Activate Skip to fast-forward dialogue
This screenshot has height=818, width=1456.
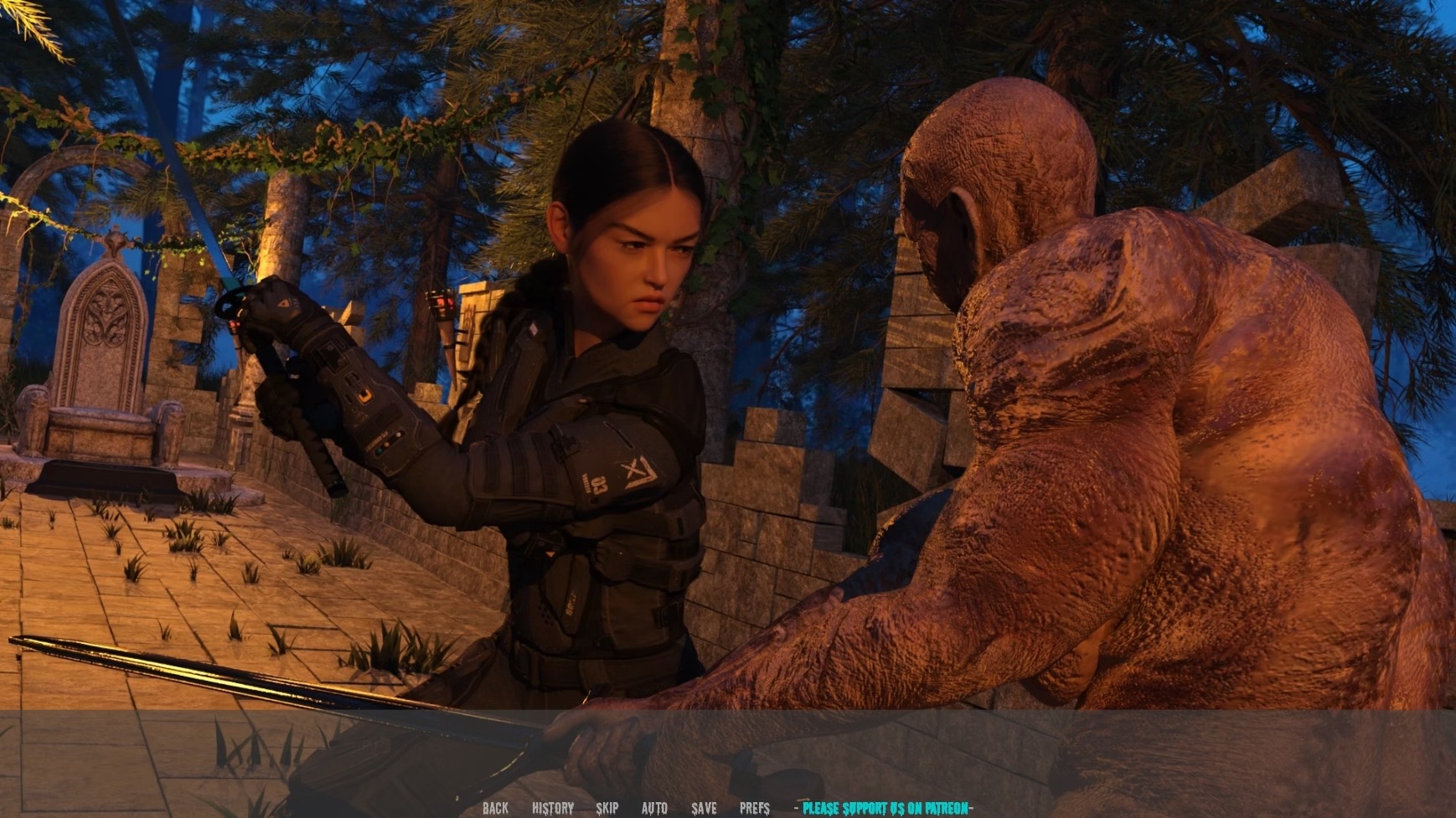pos(607,808)
